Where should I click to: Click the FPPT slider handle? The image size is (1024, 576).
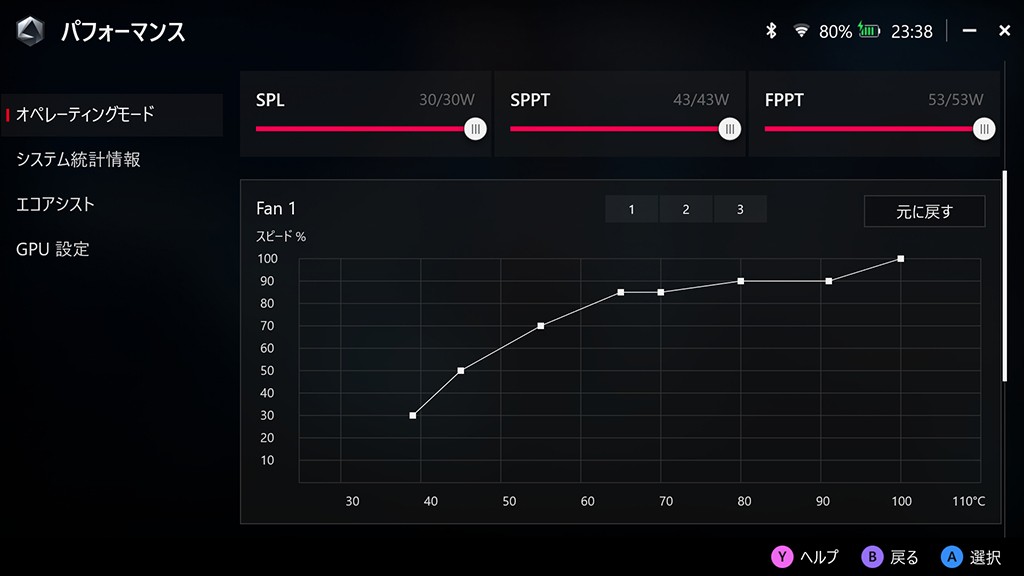point(985,129)
